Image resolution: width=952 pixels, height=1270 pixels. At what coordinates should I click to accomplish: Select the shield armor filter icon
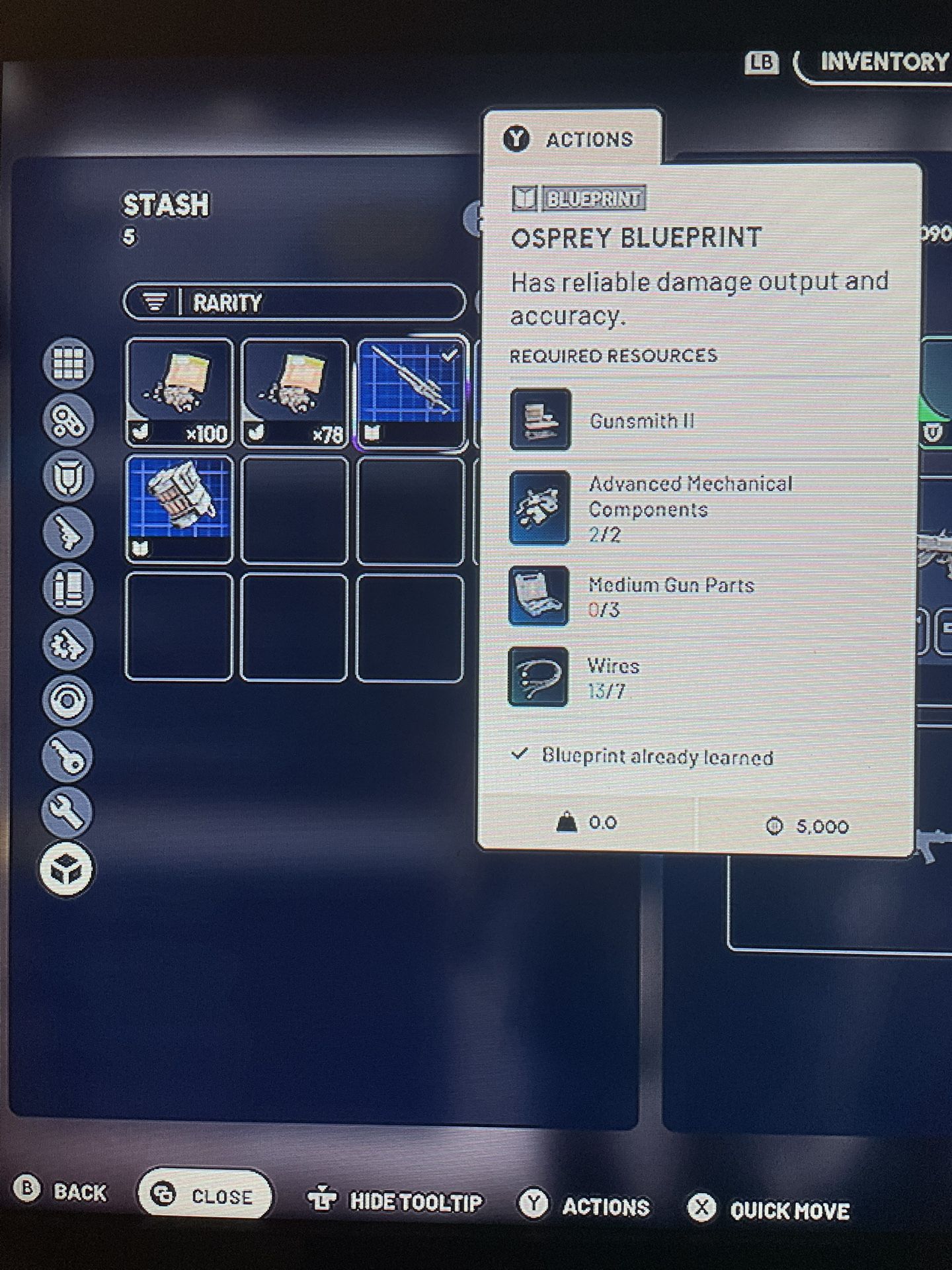(x=66, y=476)
